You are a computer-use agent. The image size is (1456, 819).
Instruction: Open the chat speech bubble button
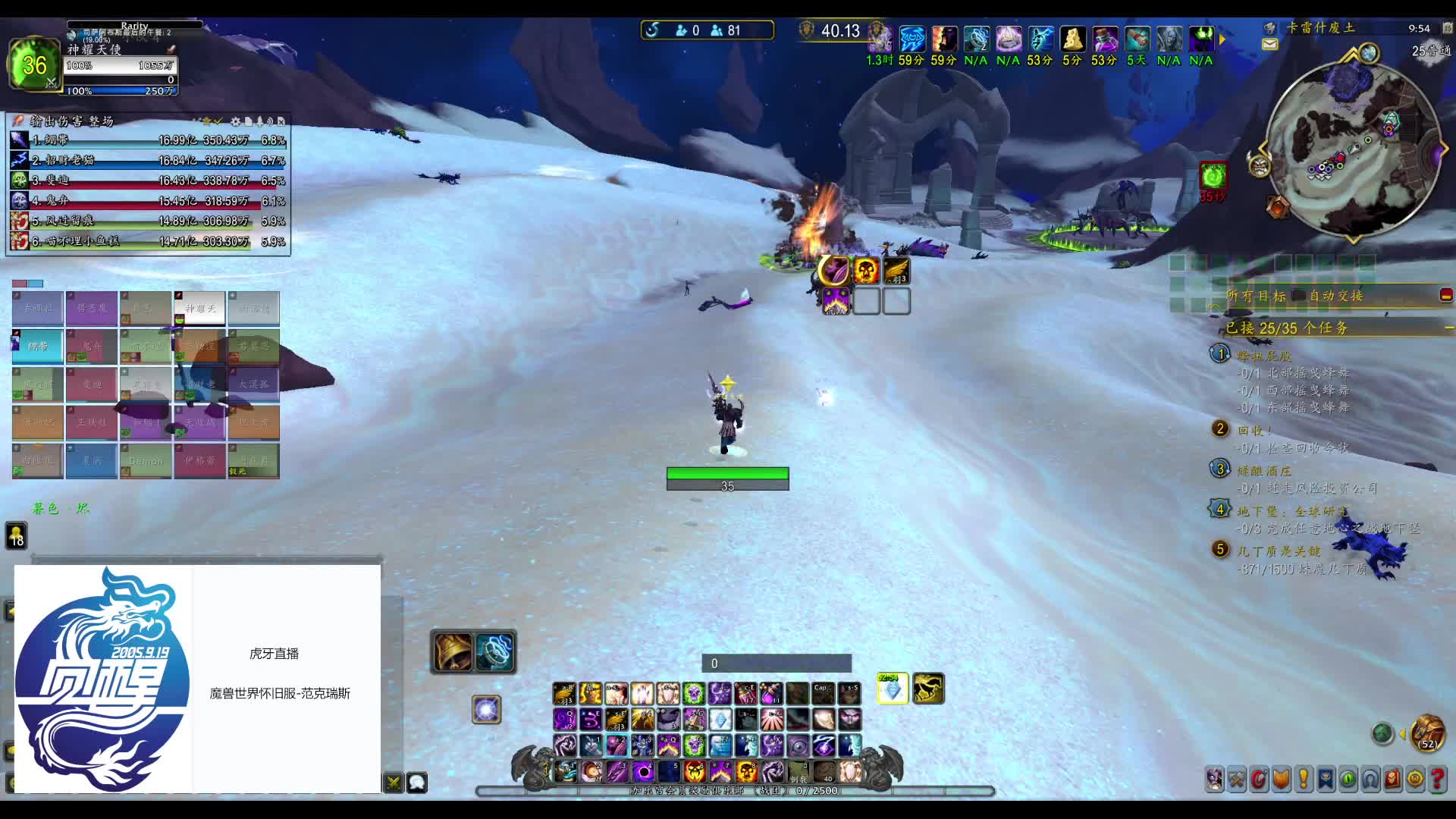click(x=417, y=782)
